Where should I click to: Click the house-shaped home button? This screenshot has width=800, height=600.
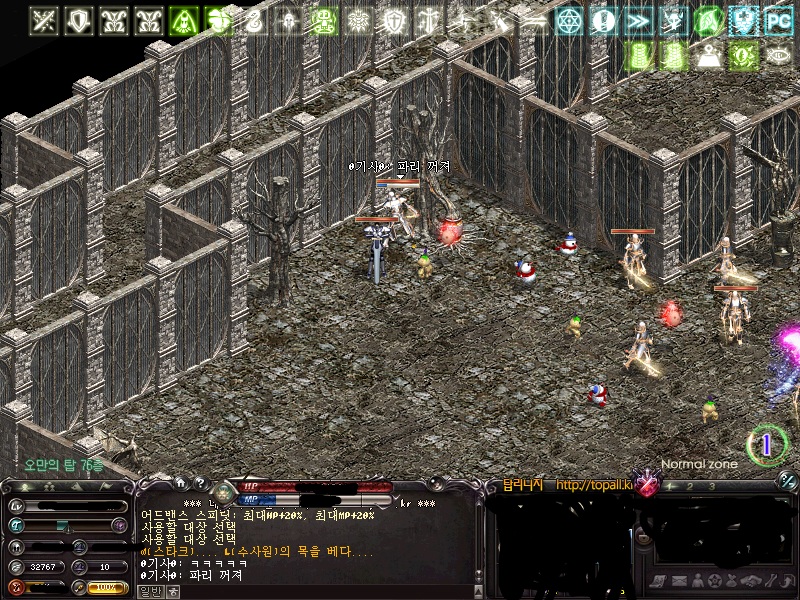(x=180, y=484)
